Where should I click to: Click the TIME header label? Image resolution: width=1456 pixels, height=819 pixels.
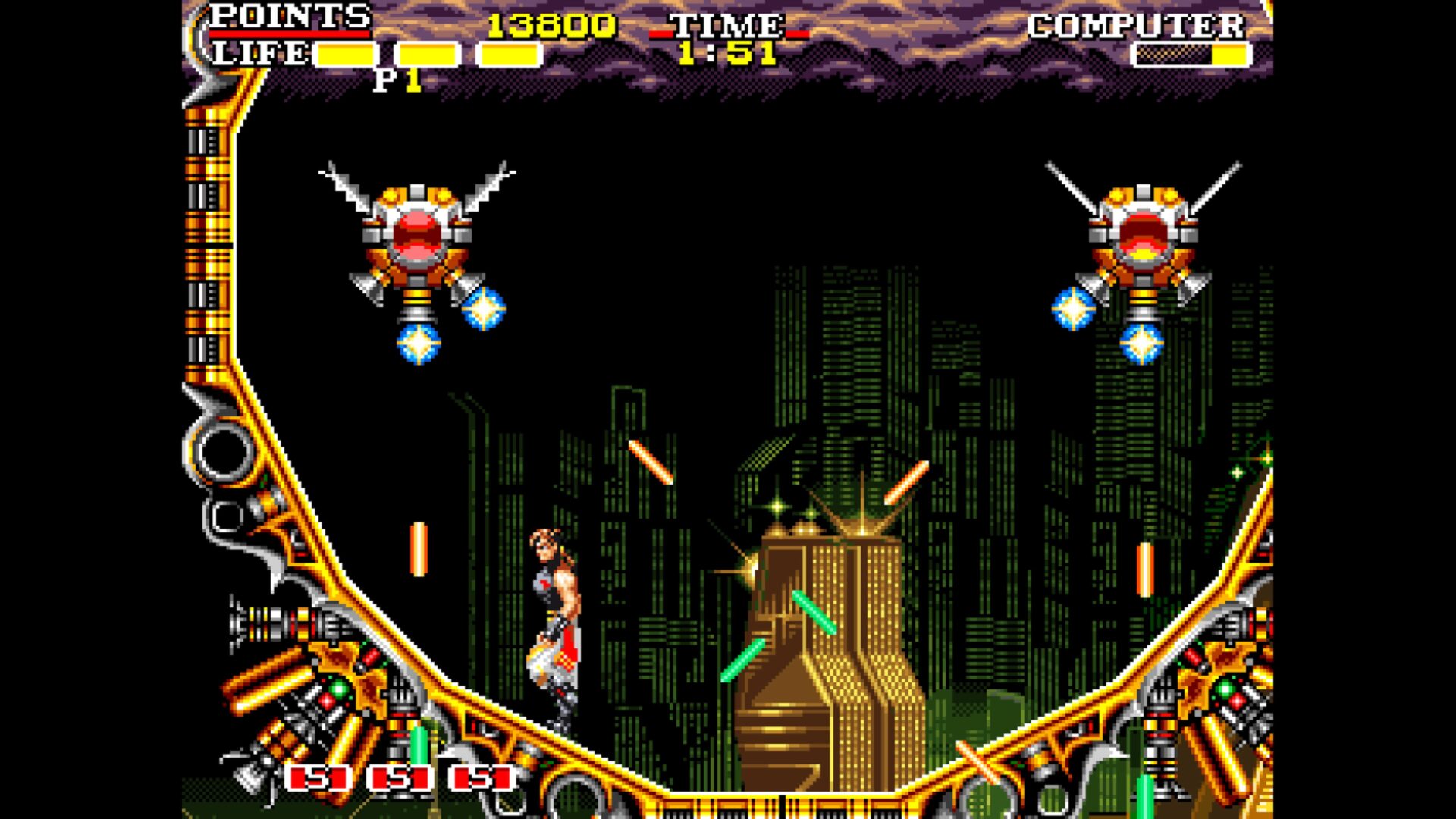tap(728, 27)
